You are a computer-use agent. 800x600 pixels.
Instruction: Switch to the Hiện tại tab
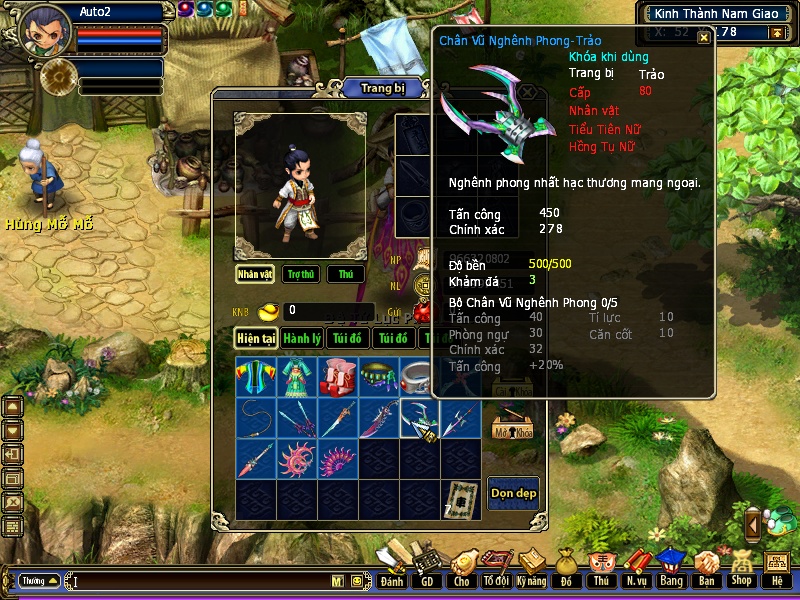click(256, 339)
